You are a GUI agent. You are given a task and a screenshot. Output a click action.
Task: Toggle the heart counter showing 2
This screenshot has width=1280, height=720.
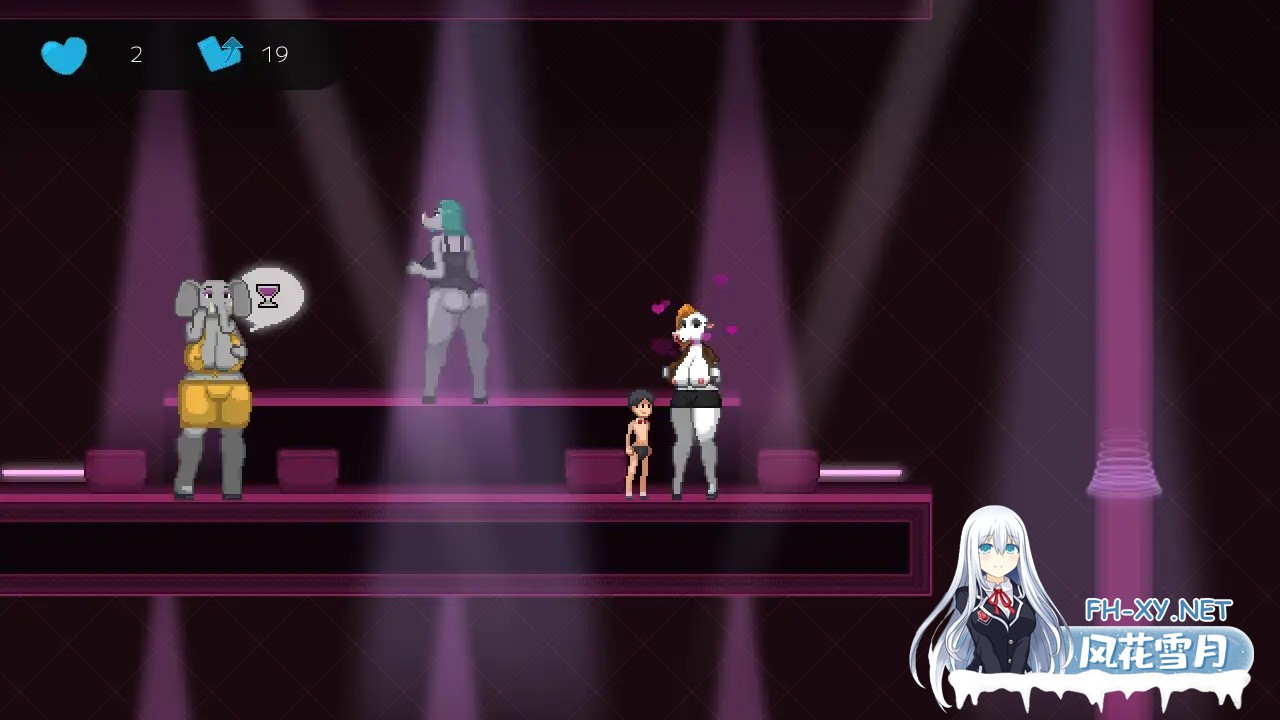click(136, 55)
